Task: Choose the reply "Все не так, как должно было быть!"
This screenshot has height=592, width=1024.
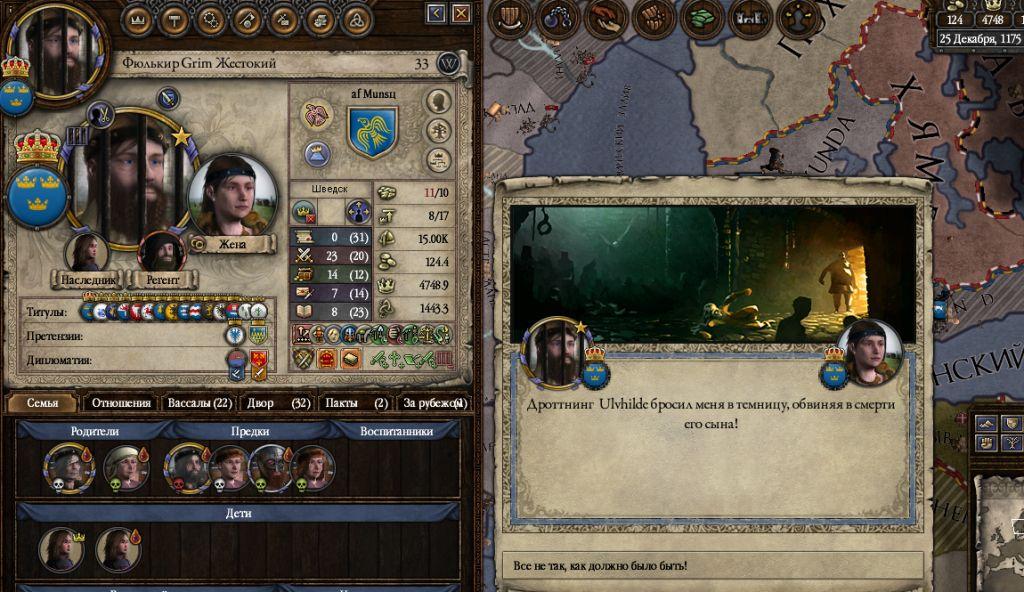Action: pos(710,566)
